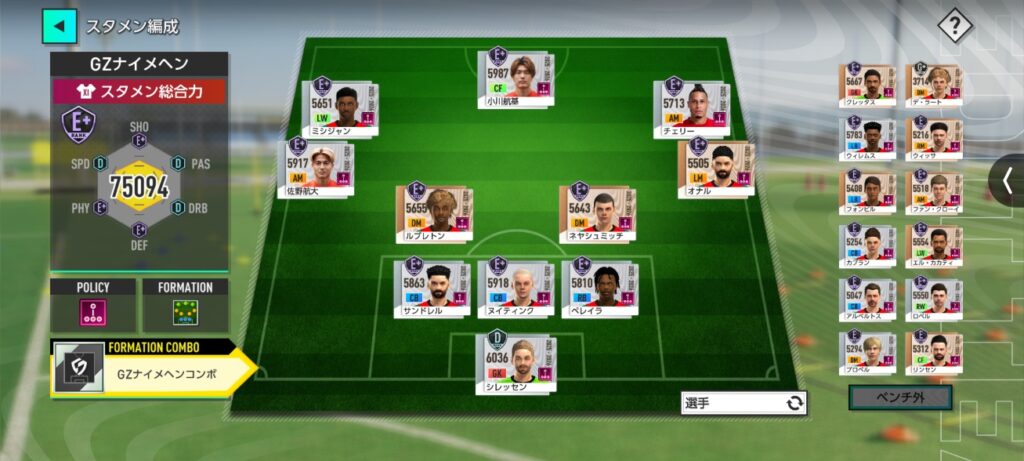Expand the side panel arrow at right edge
The image size is (1024, 461).
(1006, 181)
